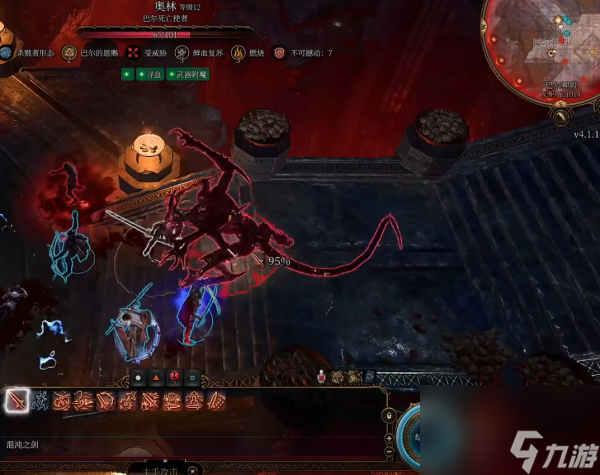Inspect the 巴尔的恩赐 status effect
Viewport: 600px width, 475px height.
(70, 52)
